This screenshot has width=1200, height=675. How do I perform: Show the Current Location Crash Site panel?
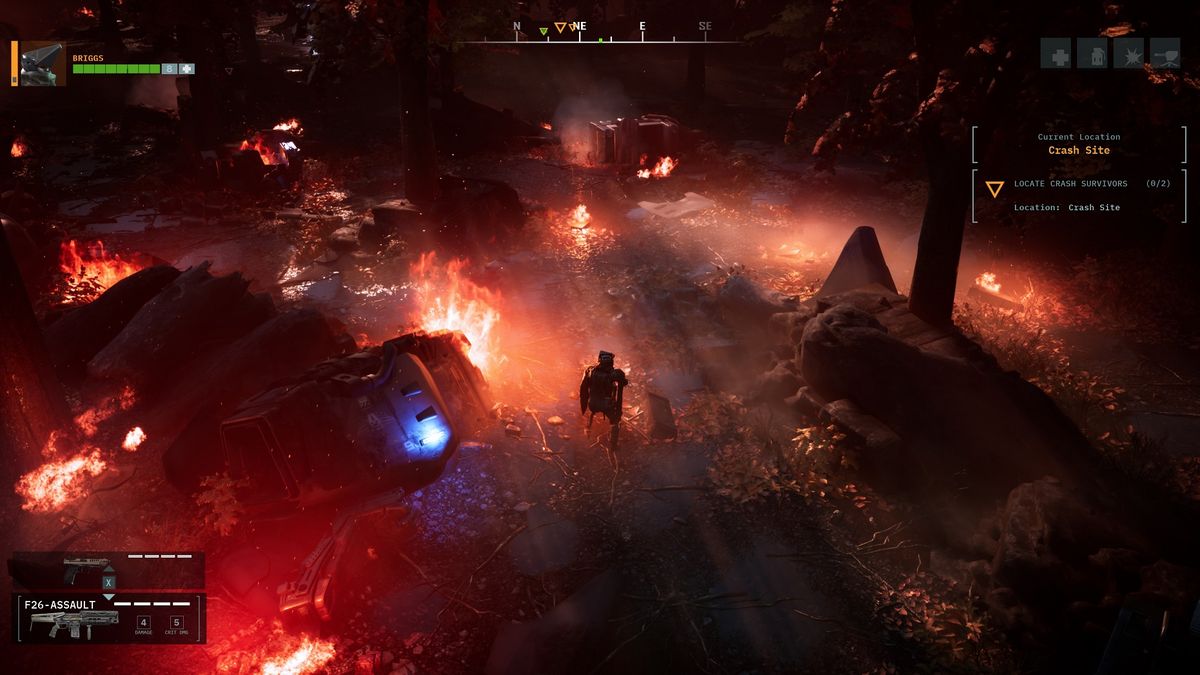1079,144
